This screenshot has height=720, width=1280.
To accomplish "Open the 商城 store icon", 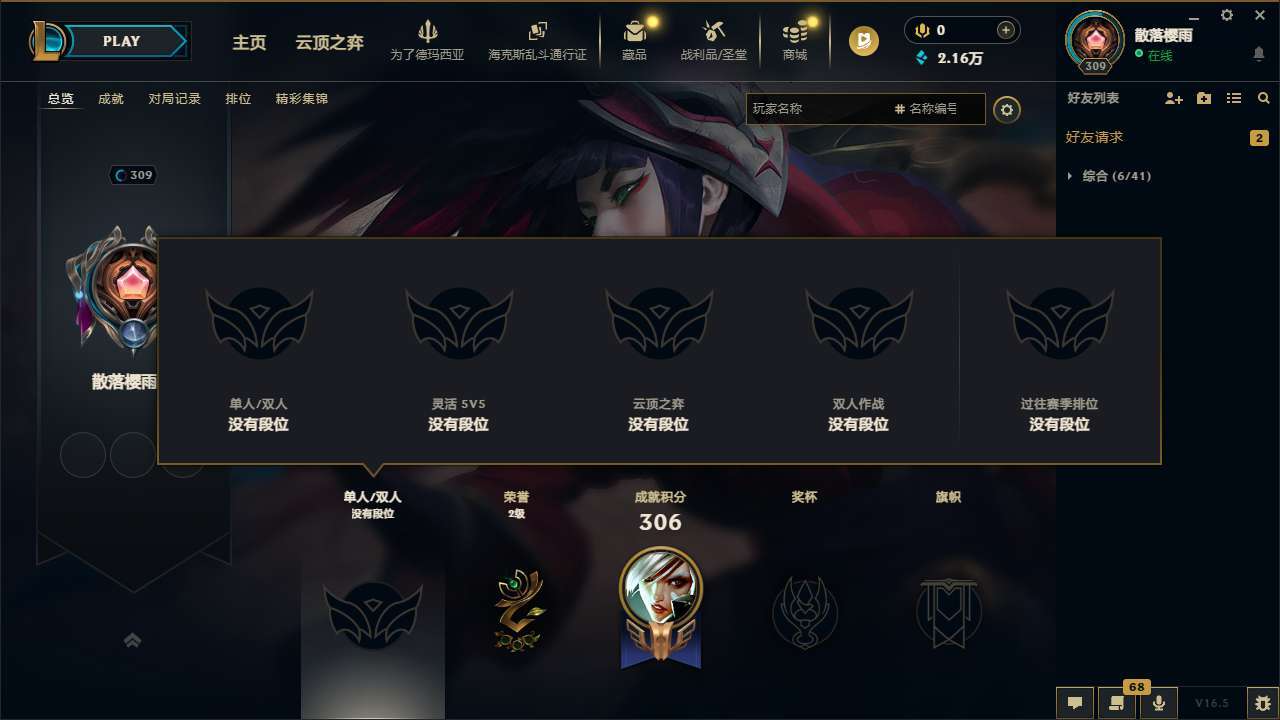I will 795,40.
